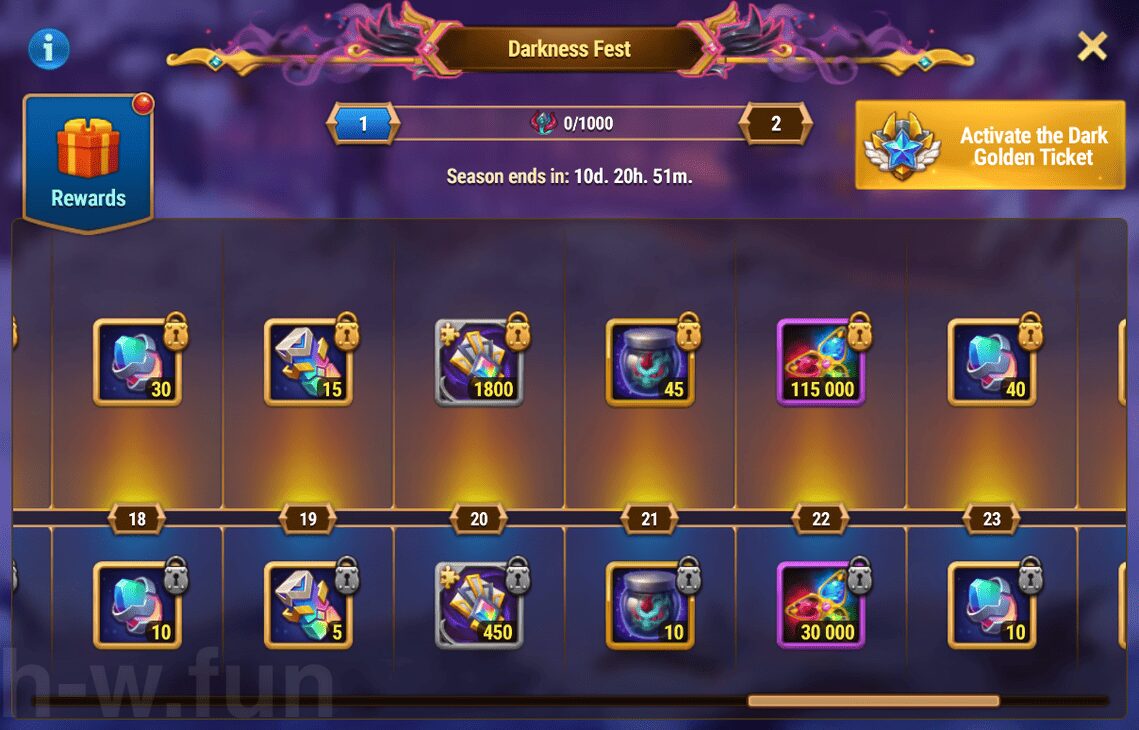
Task: Select the golden 15 crystal fragment reward
Action: point(308,362)
